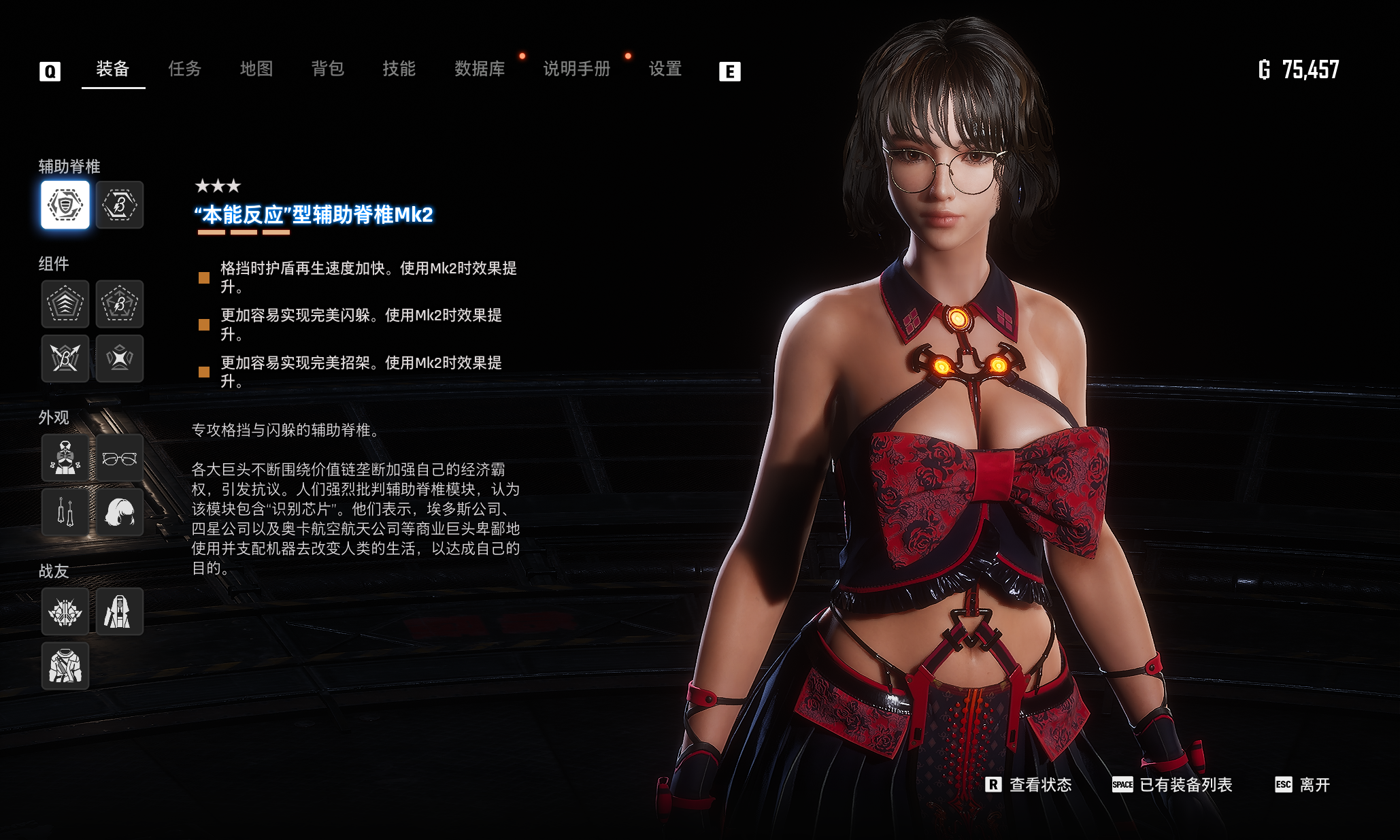This screenshot has width=1400, height=840.
Task: Open the 设置 (Settings) tab
Action: tap(665, 69)
